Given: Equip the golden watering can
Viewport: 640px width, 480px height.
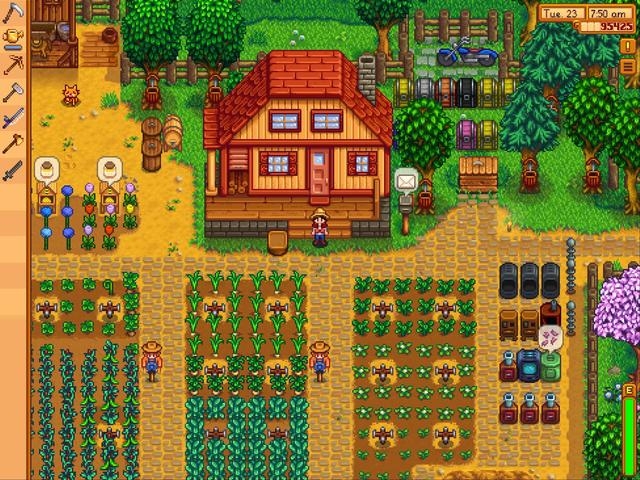Looking at the screenshot, I should [13, 39].
